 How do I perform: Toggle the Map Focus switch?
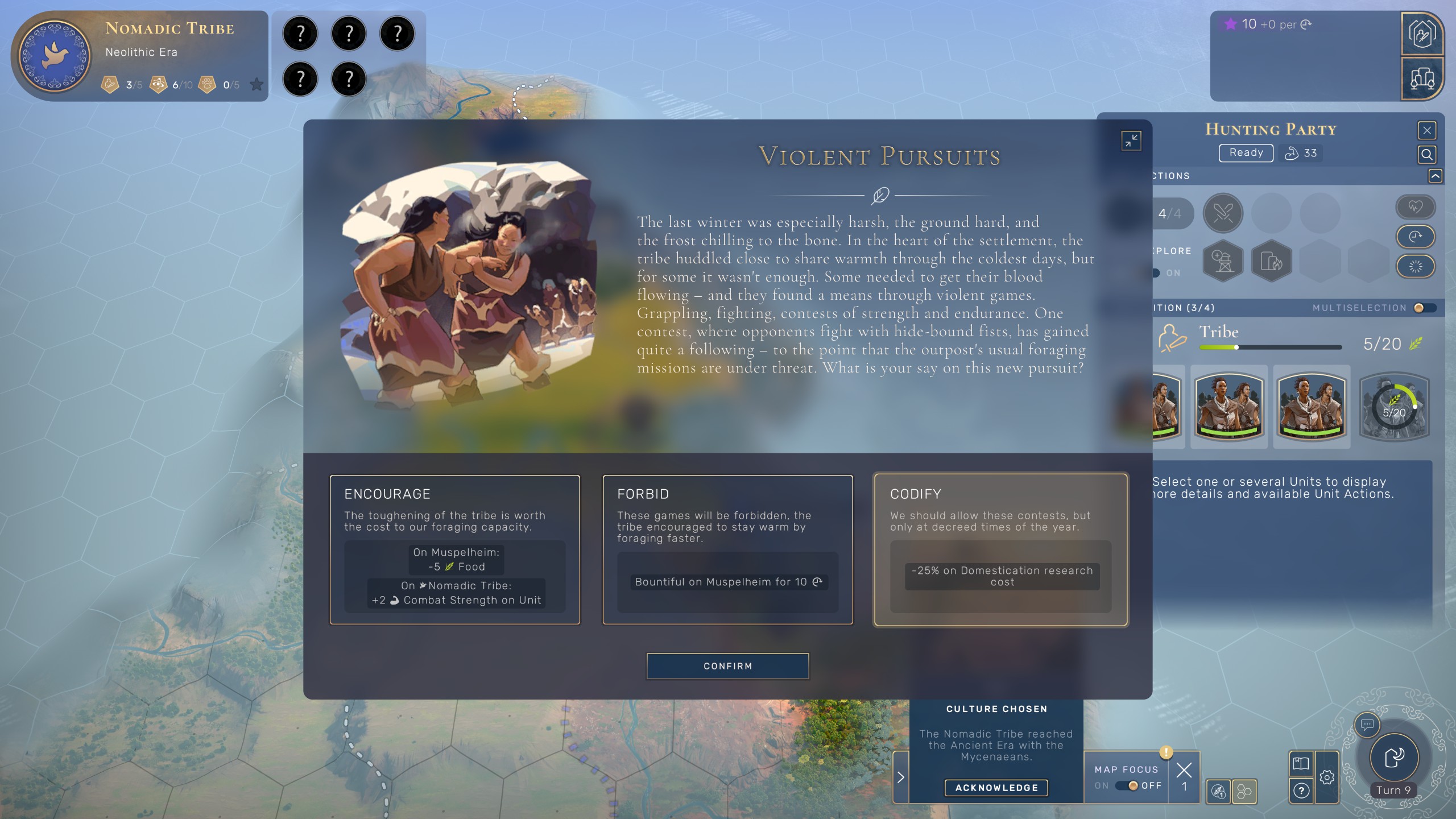pos(1128,785)
